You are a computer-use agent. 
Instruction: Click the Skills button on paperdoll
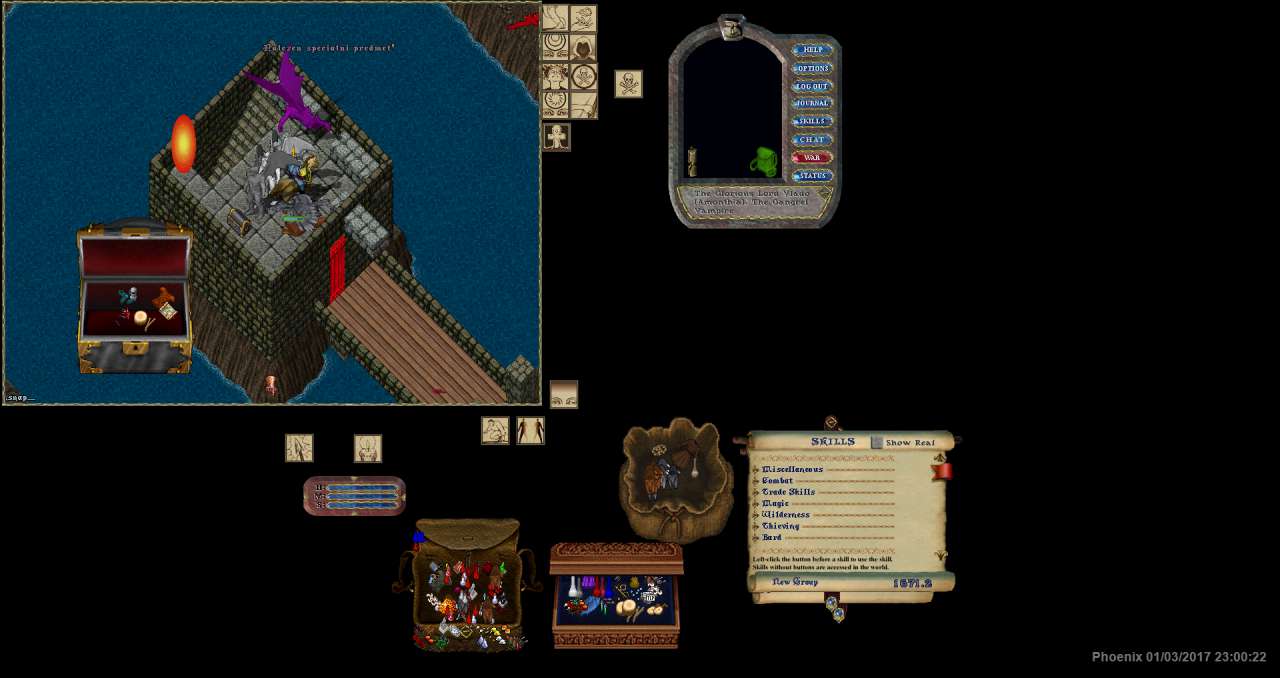tap(812, 121)
